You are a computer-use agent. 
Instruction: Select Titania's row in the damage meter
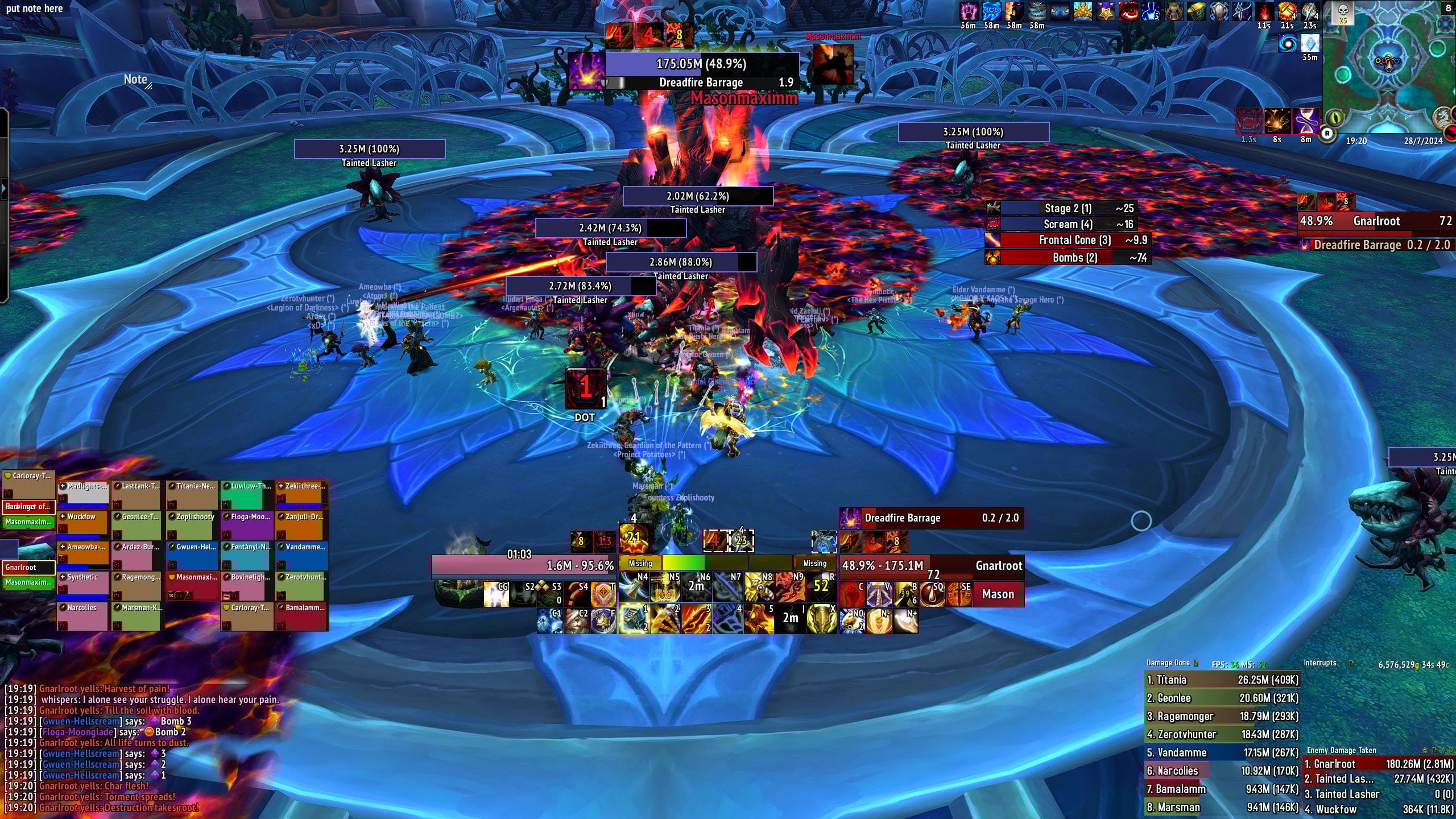tap(1222, 680)
